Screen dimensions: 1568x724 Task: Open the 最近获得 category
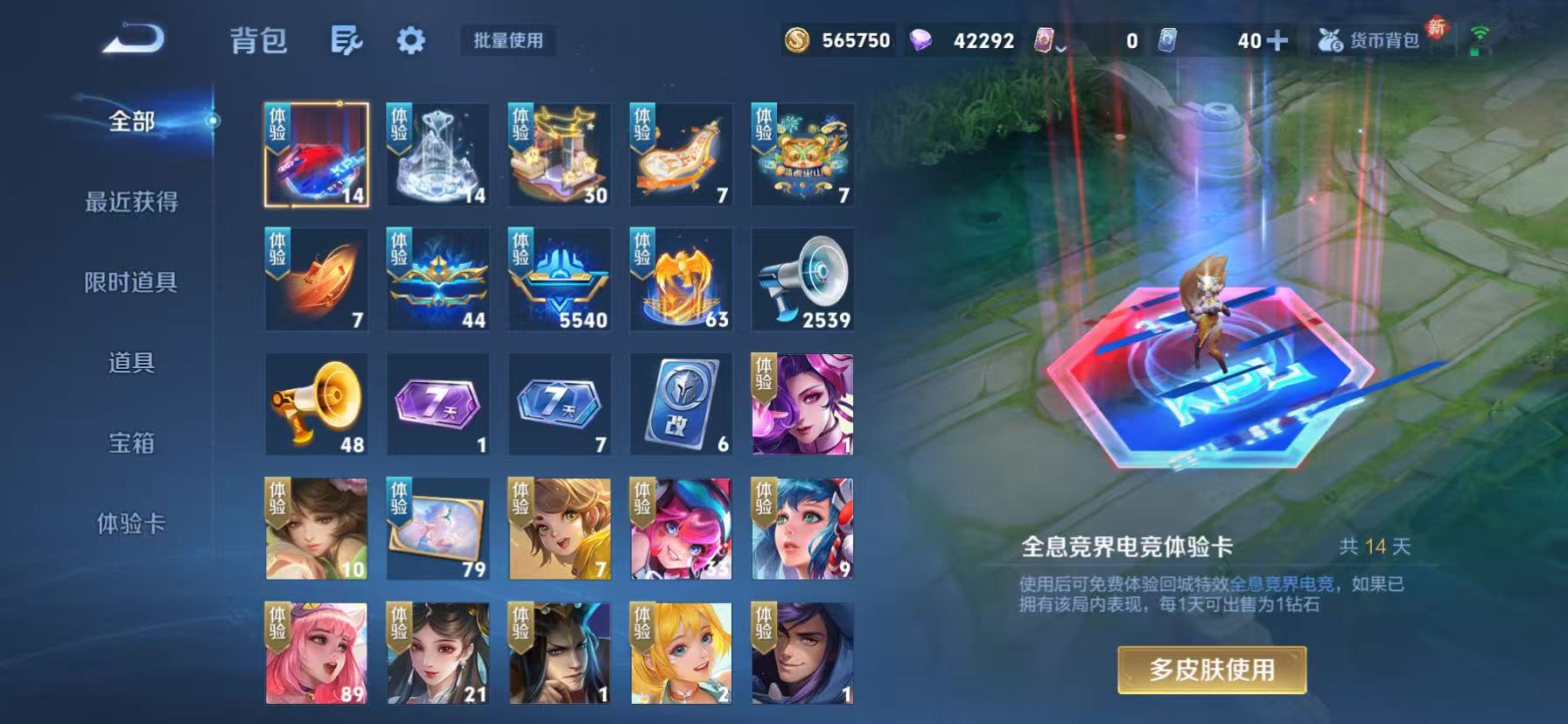click(x=131, y=202)
